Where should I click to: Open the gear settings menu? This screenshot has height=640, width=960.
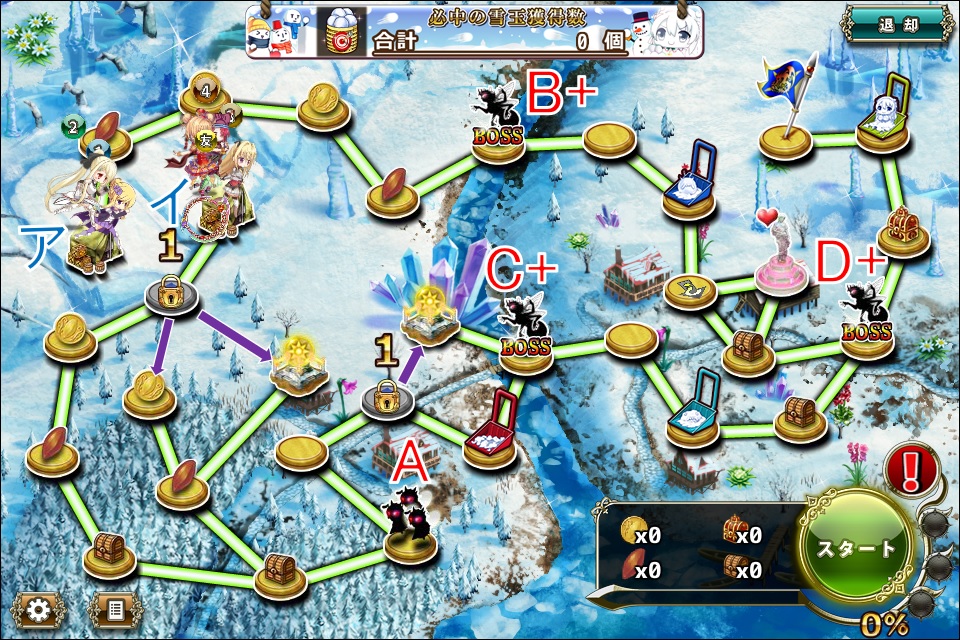39,608
